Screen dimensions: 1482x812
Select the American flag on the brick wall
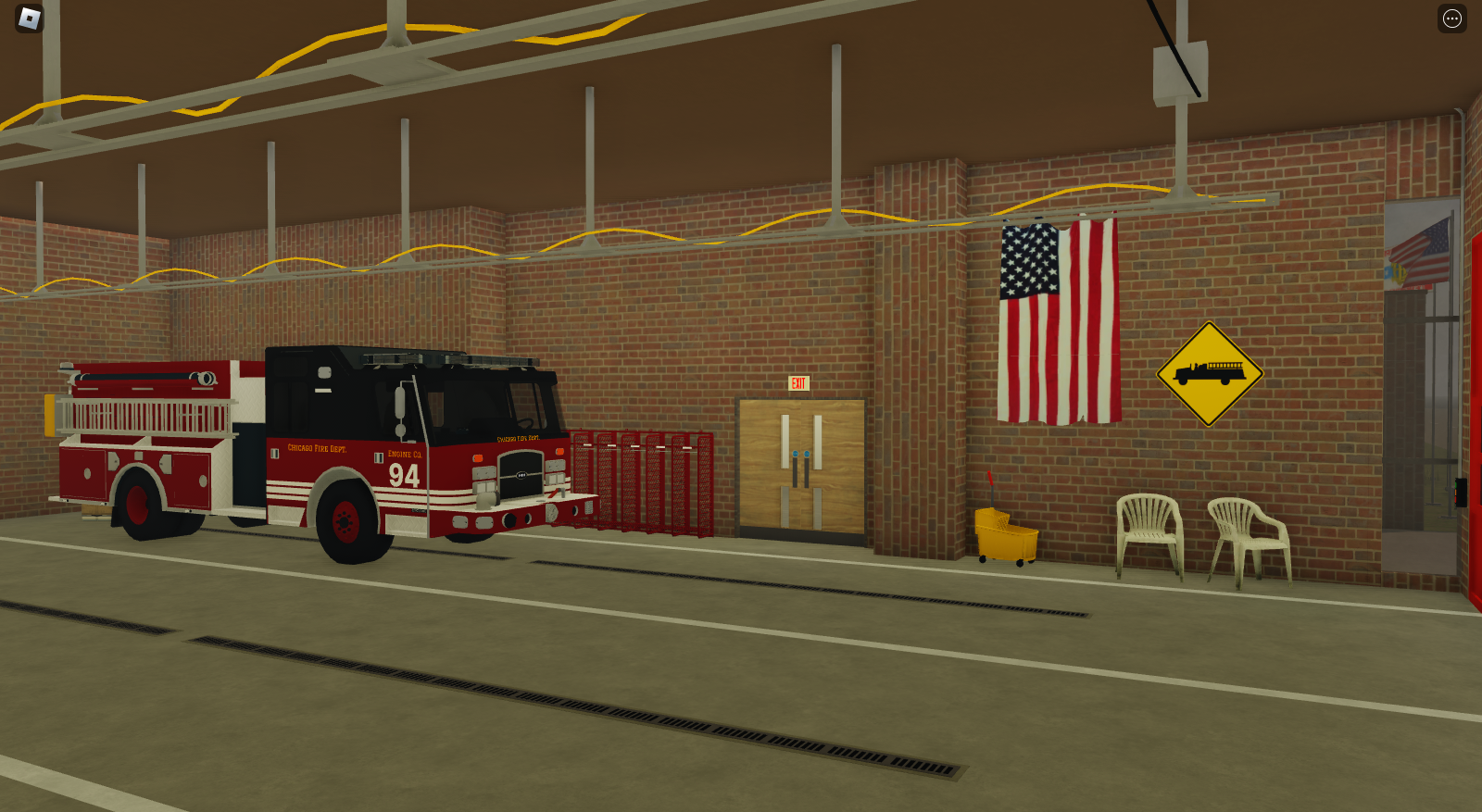[1058, 318]
